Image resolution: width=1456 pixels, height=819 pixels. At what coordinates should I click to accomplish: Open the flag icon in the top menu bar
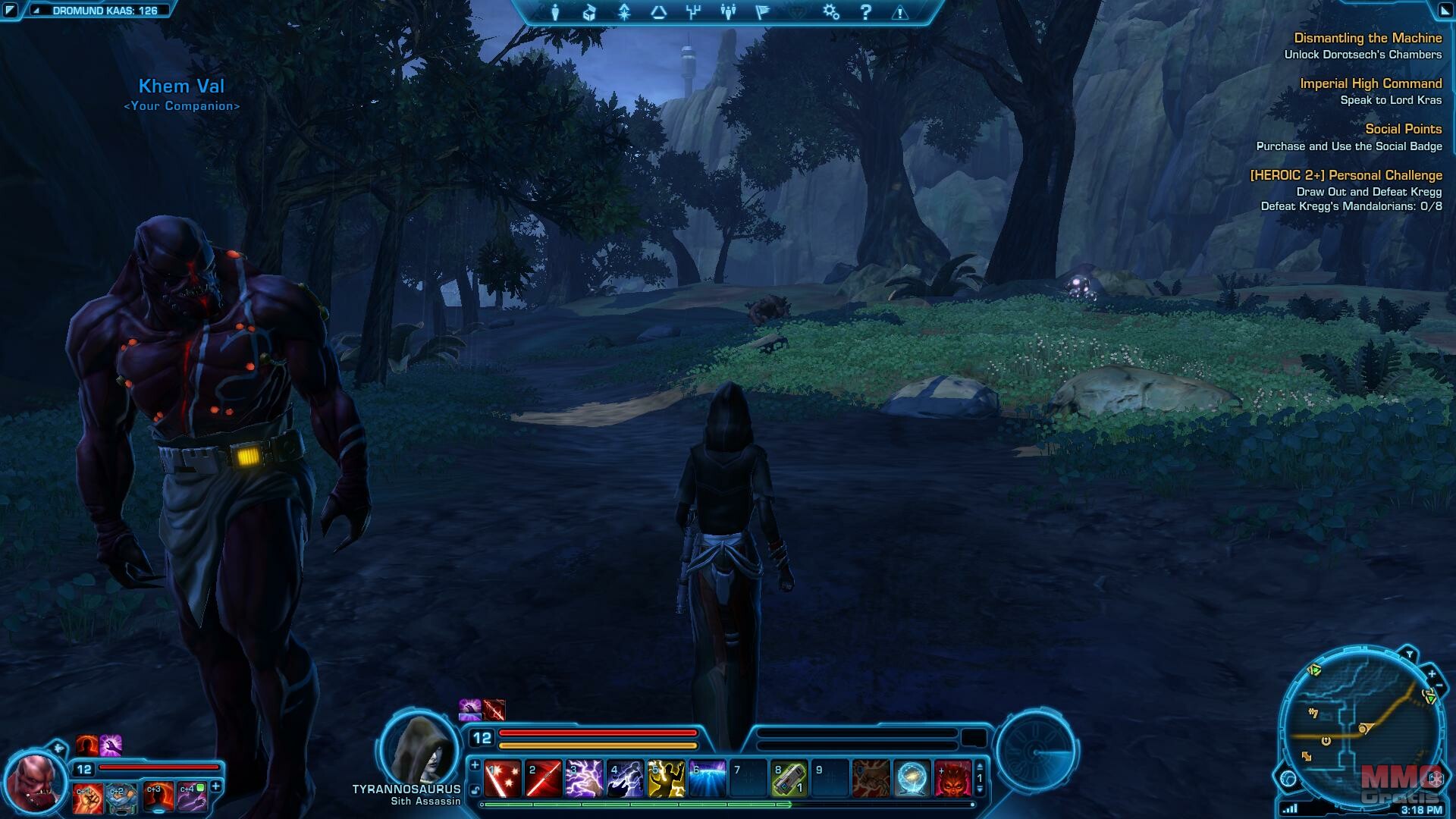pyautogui.click(x=763, y=12)
